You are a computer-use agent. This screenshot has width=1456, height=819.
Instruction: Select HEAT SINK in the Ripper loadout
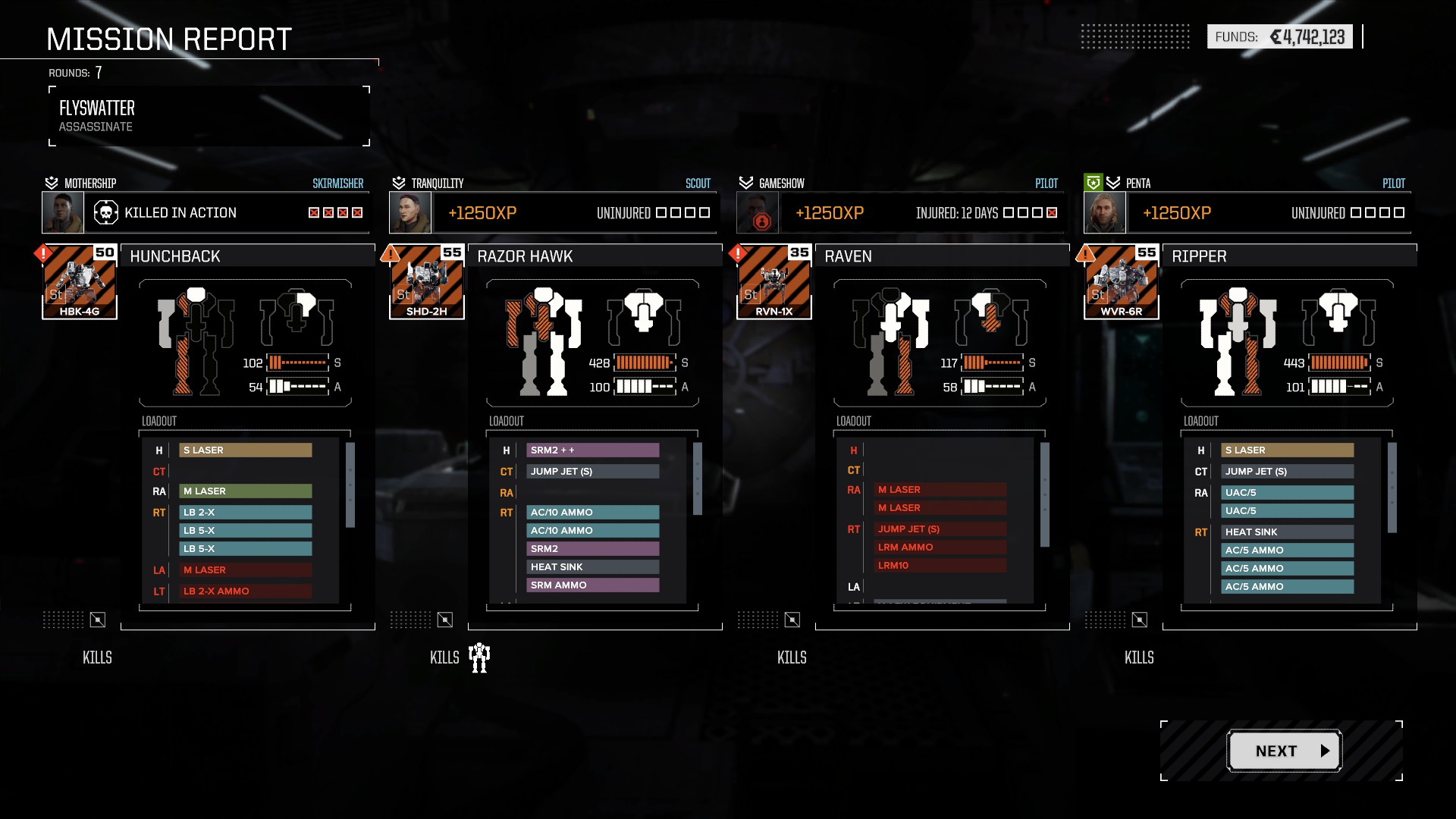click(1288, 532)
